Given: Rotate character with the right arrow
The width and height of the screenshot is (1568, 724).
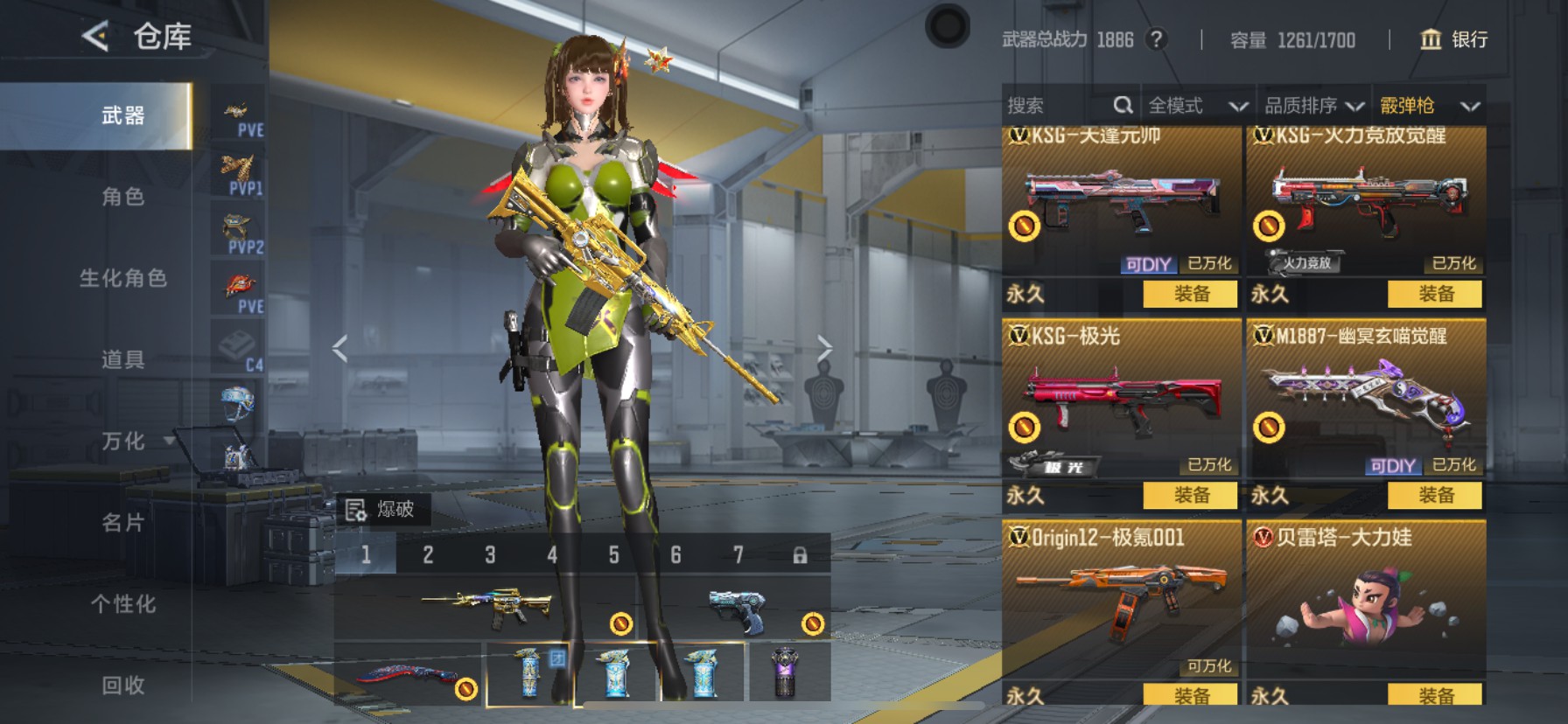Looking at the screenshot, I should click(823, 348).
